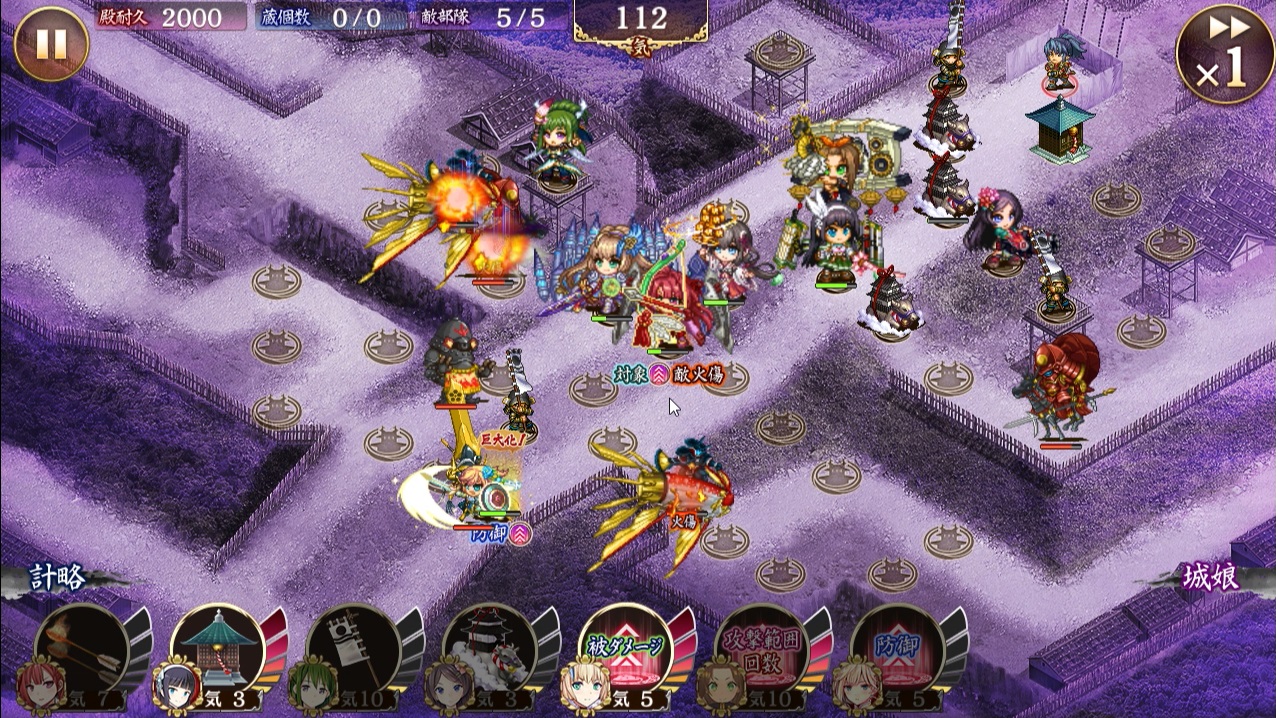Toggle the ×1 game speed button
The image size is (1276, 718).
pos(1225,54)
